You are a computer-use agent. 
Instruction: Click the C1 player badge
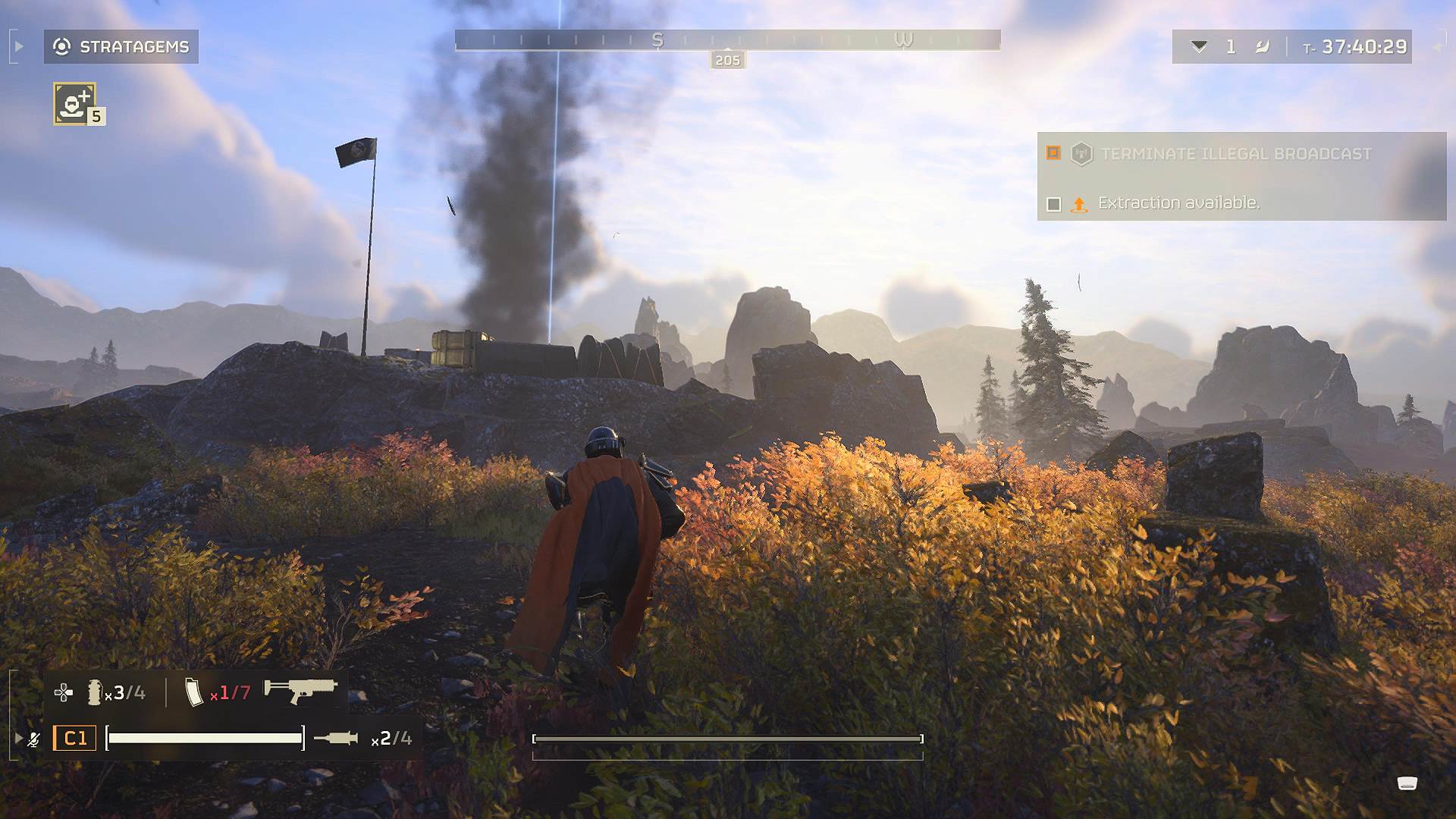(74, 738)
